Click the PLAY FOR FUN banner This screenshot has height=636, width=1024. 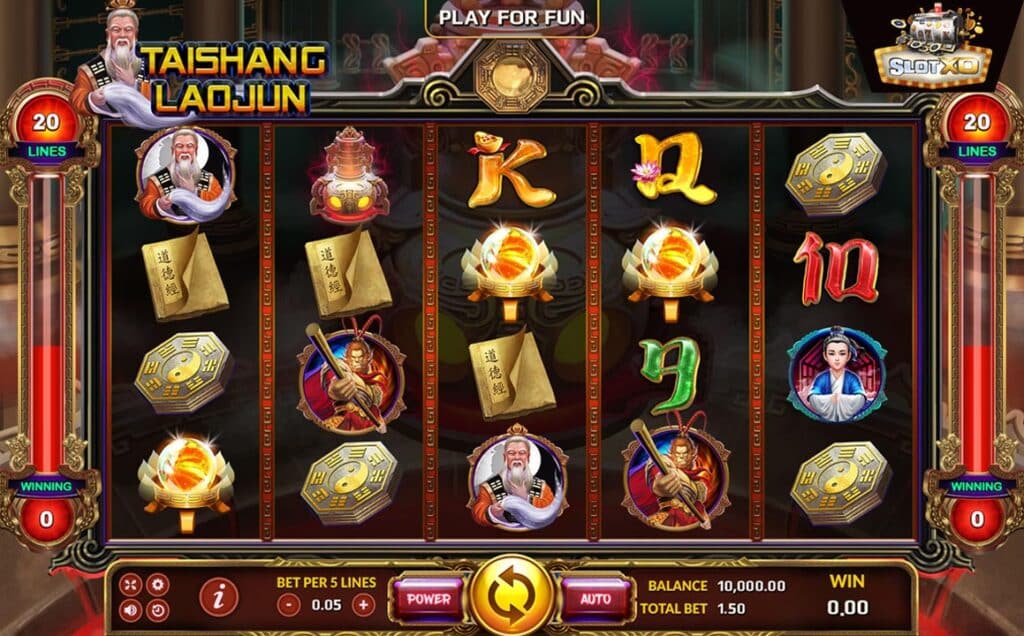(x=511, y=17)
